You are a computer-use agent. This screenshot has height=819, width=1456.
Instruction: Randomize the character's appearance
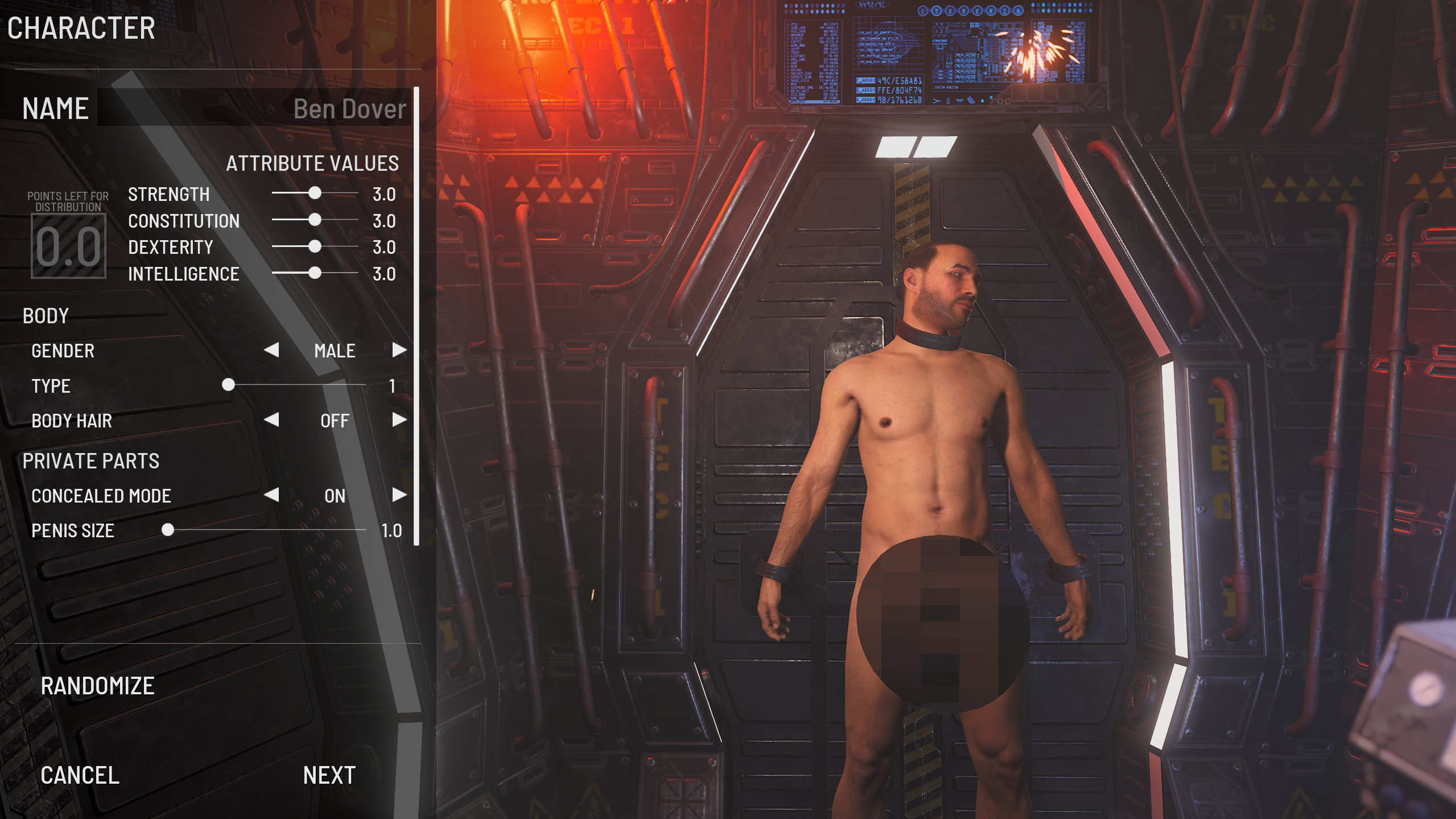pyautogui.click(x=97, y=686)
